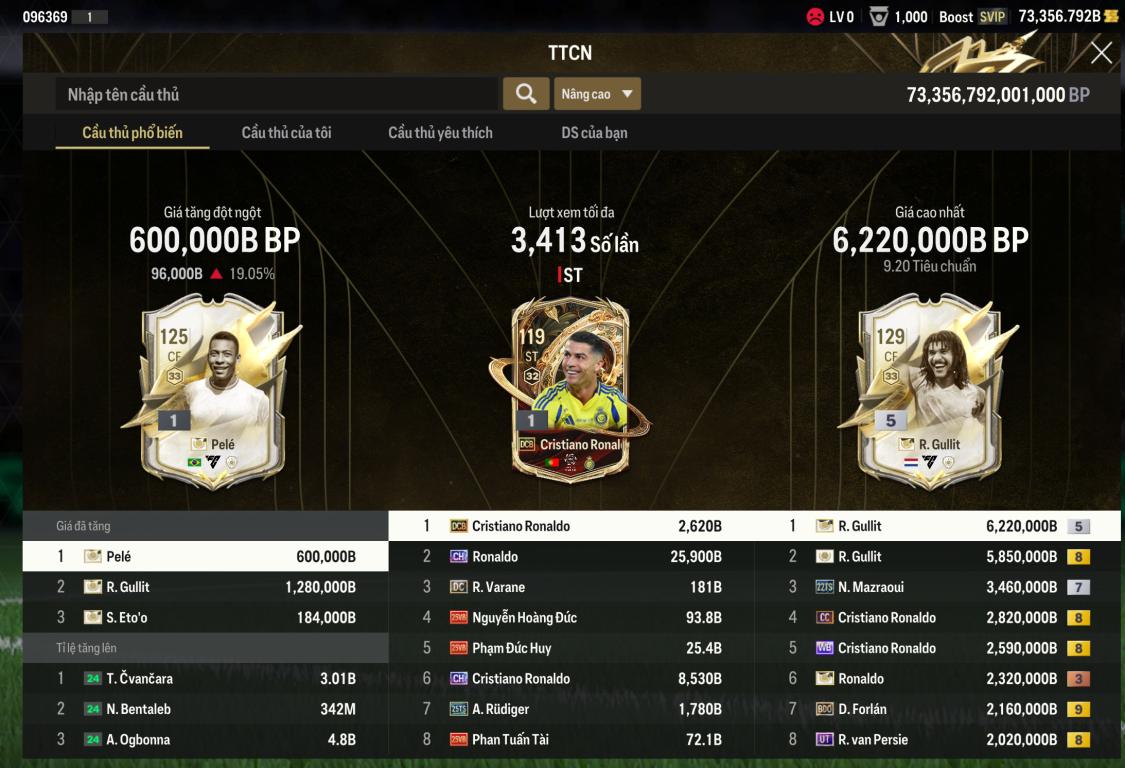The width and height of the screenshot is (1125, 768).
Task: Click the player name search field
Action: (276, 94)
